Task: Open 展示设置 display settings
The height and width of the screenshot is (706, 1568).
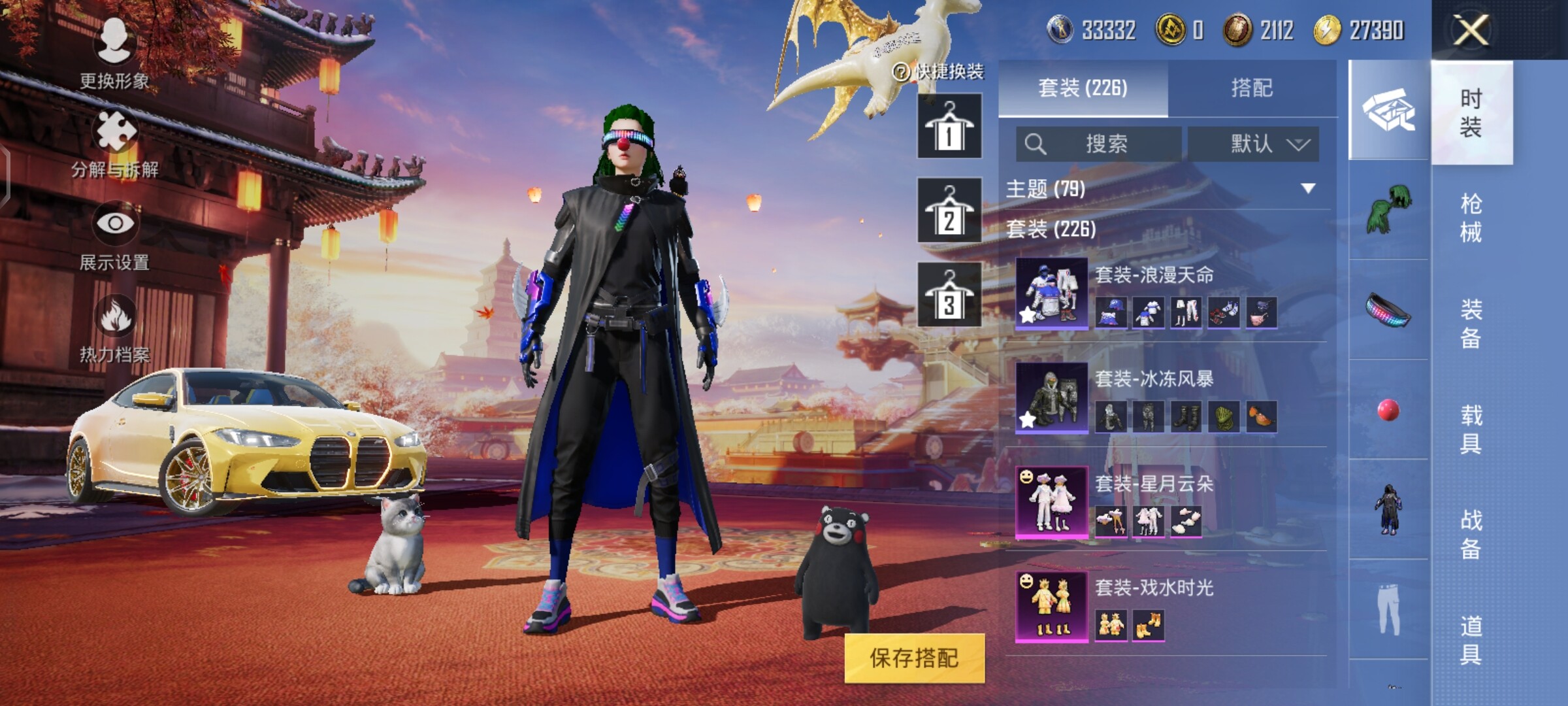Action: 115,236
